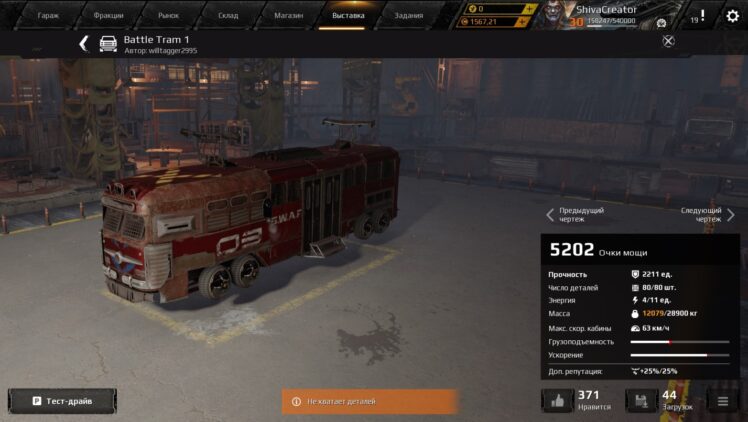Screen dimensions: 748x422
Task: Show the Задания tab
Action: tap(408, 16)
